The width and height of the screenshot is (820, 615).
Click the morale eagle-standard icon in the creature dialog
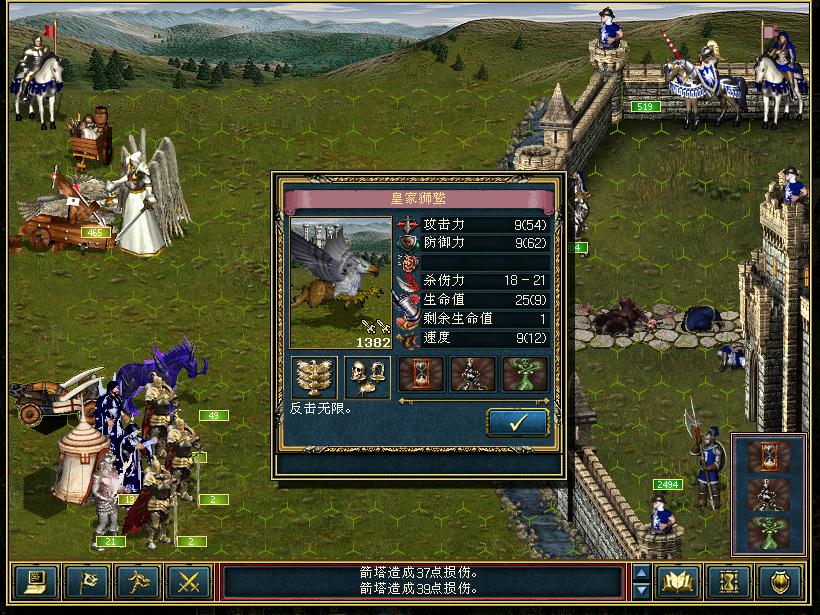click(313, 377)
